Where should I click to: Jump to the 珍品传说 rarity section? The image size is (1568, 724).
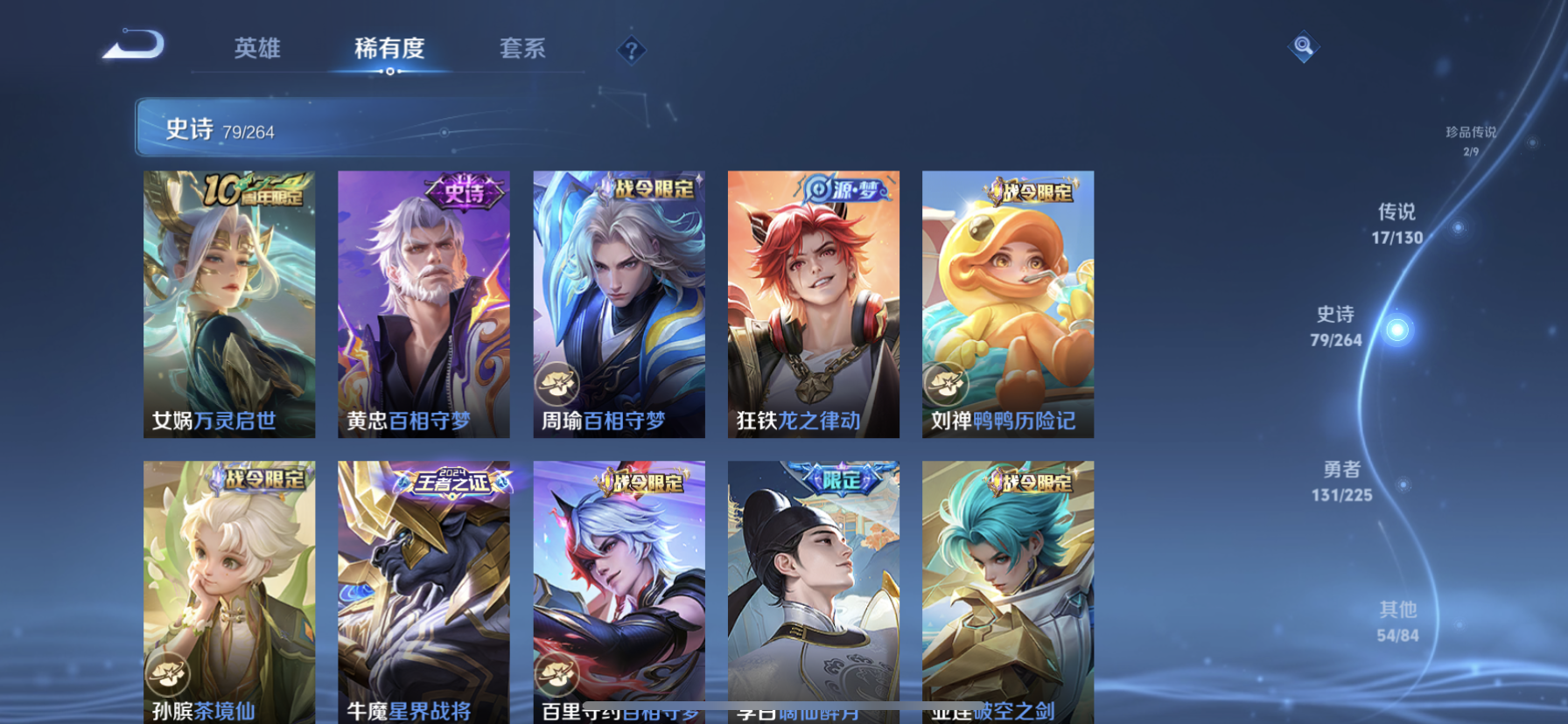(1470, 140)
